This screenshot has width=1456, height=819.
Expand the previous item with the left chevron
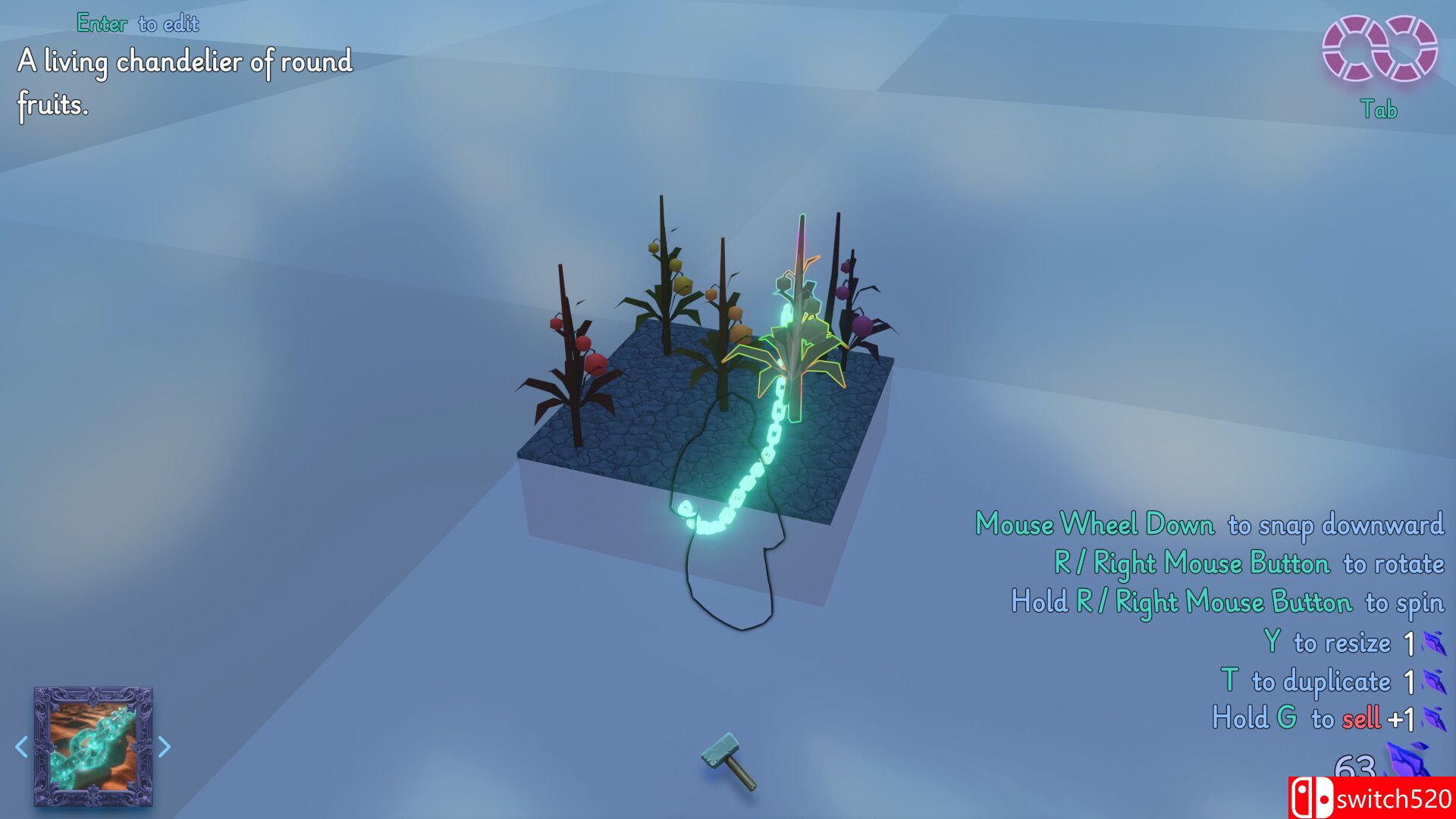tap(21, 748)
